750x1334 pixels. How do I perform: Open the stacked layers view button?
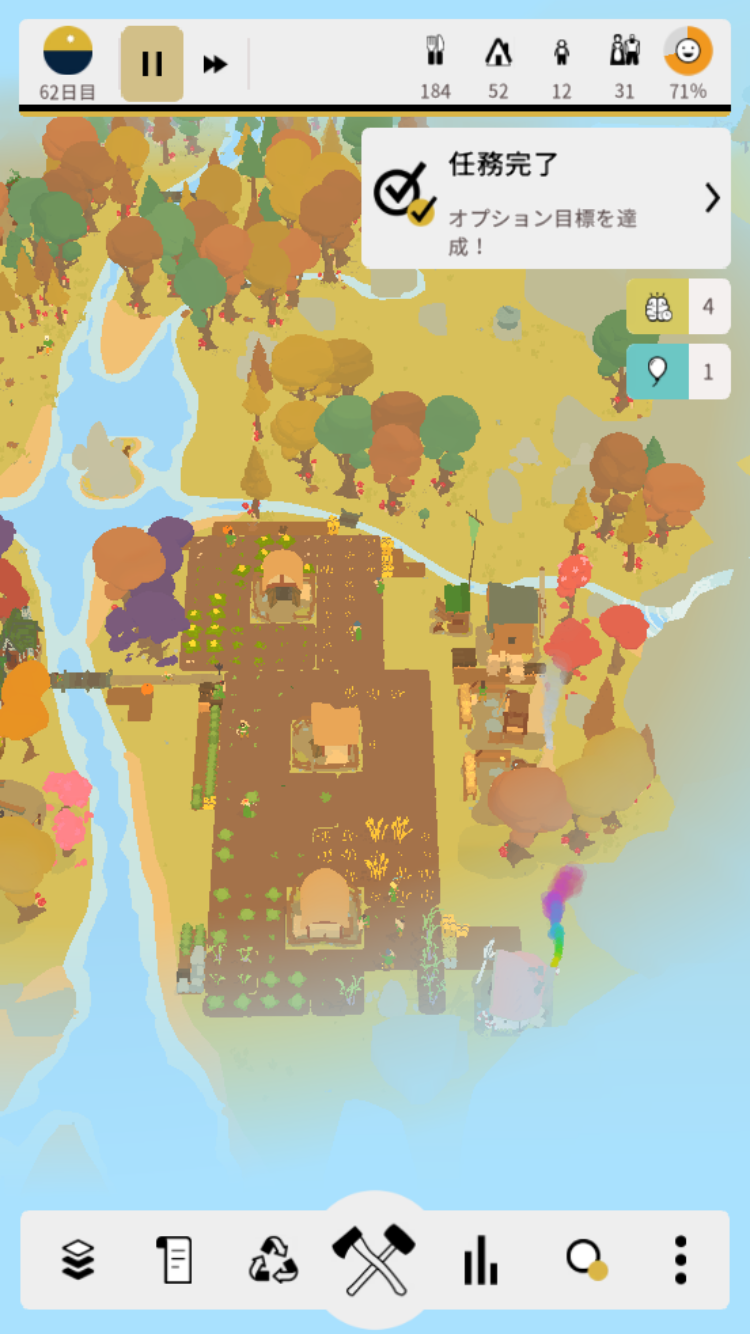pyautogui.click(x=78, y=1259)
